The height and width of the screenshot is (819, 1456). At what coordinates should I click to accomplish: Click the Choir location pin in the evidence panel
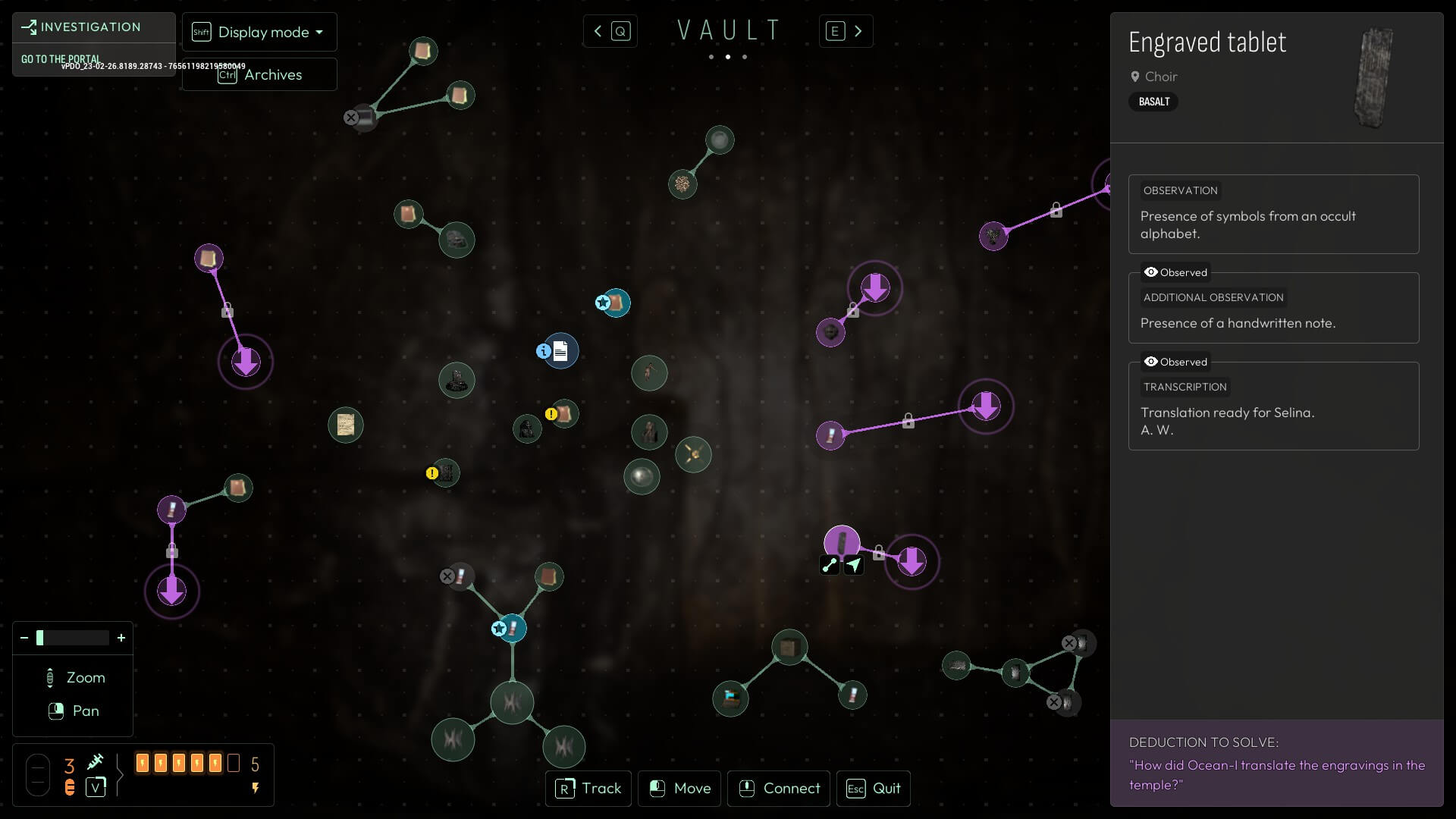[x=1135, y=77]
